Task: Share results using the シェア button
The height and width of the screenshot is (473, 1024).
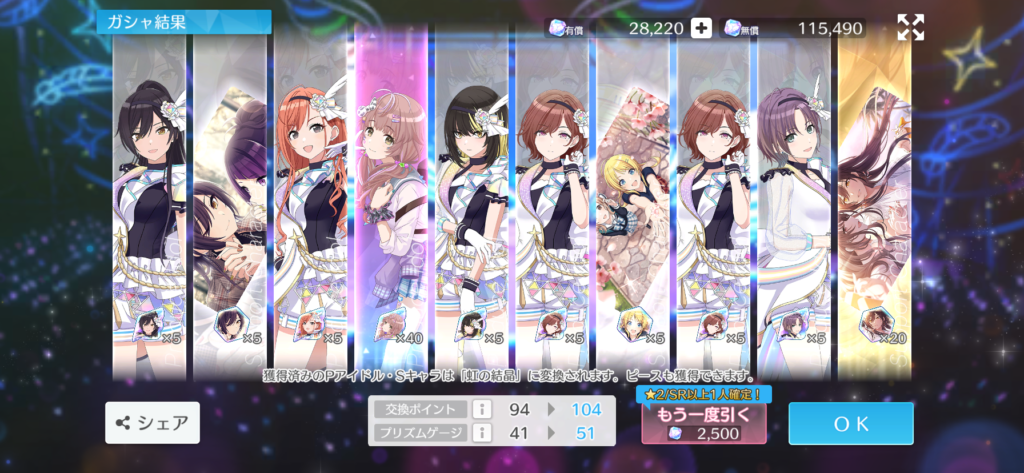Action: (x=152, y=423)
